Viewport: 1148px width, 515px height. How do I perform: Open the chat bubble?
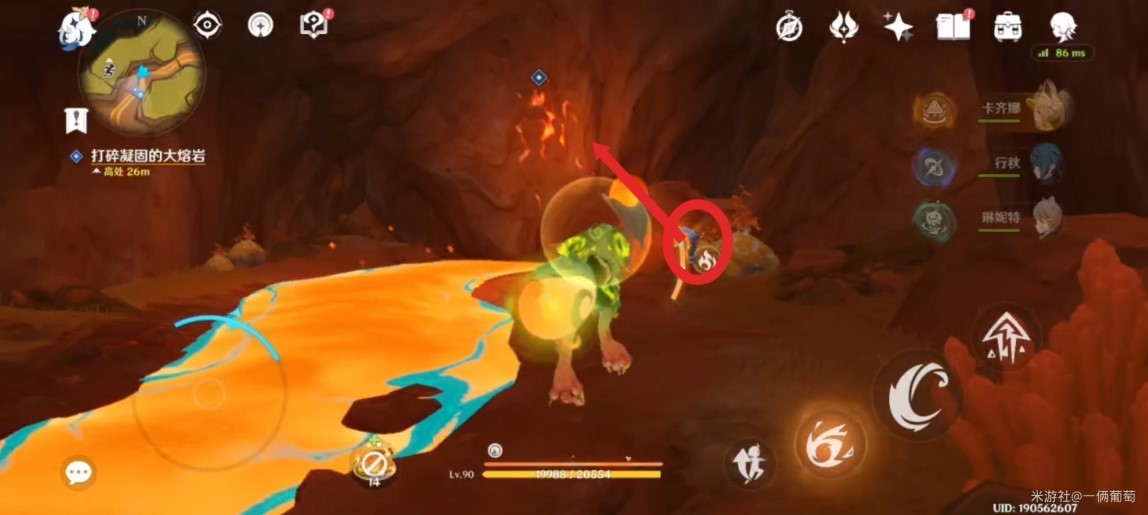tap(77, 472)
